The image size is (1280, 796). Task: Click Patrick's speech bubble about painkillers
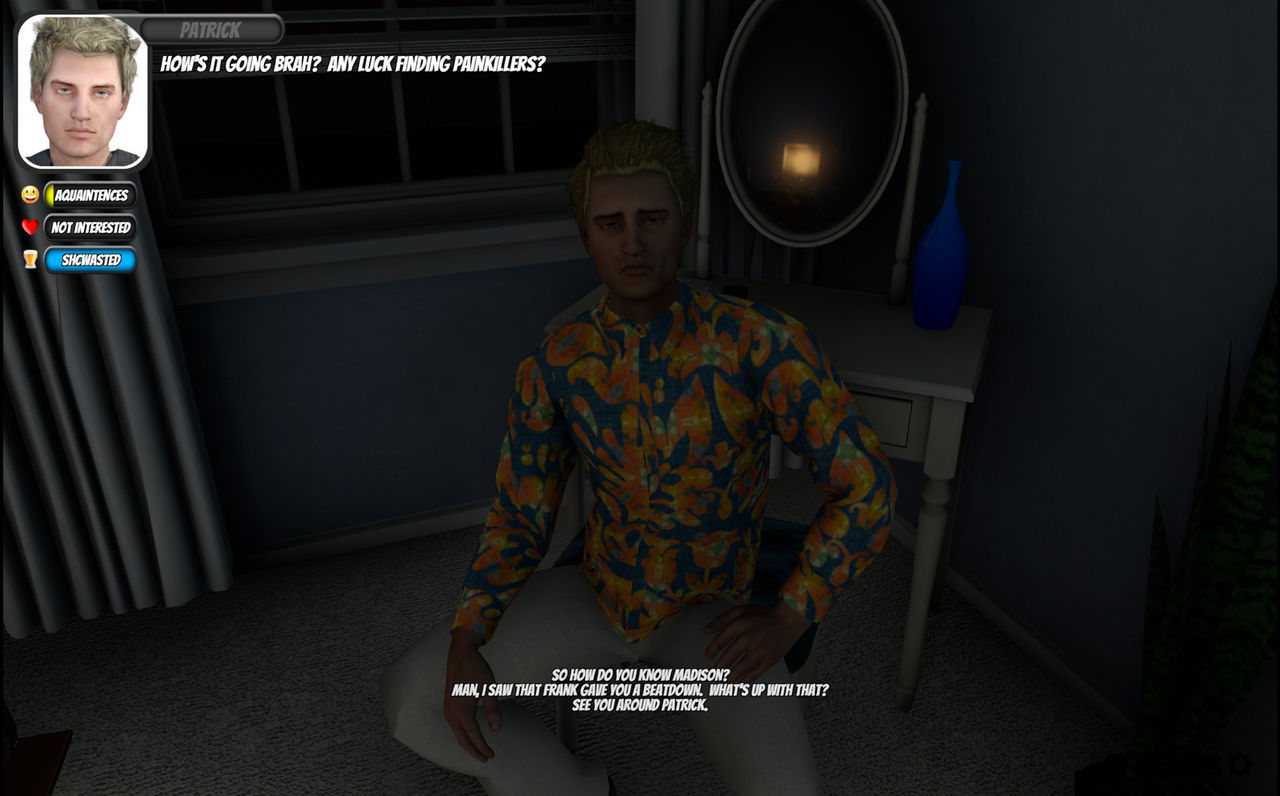(x=350, y=62)
